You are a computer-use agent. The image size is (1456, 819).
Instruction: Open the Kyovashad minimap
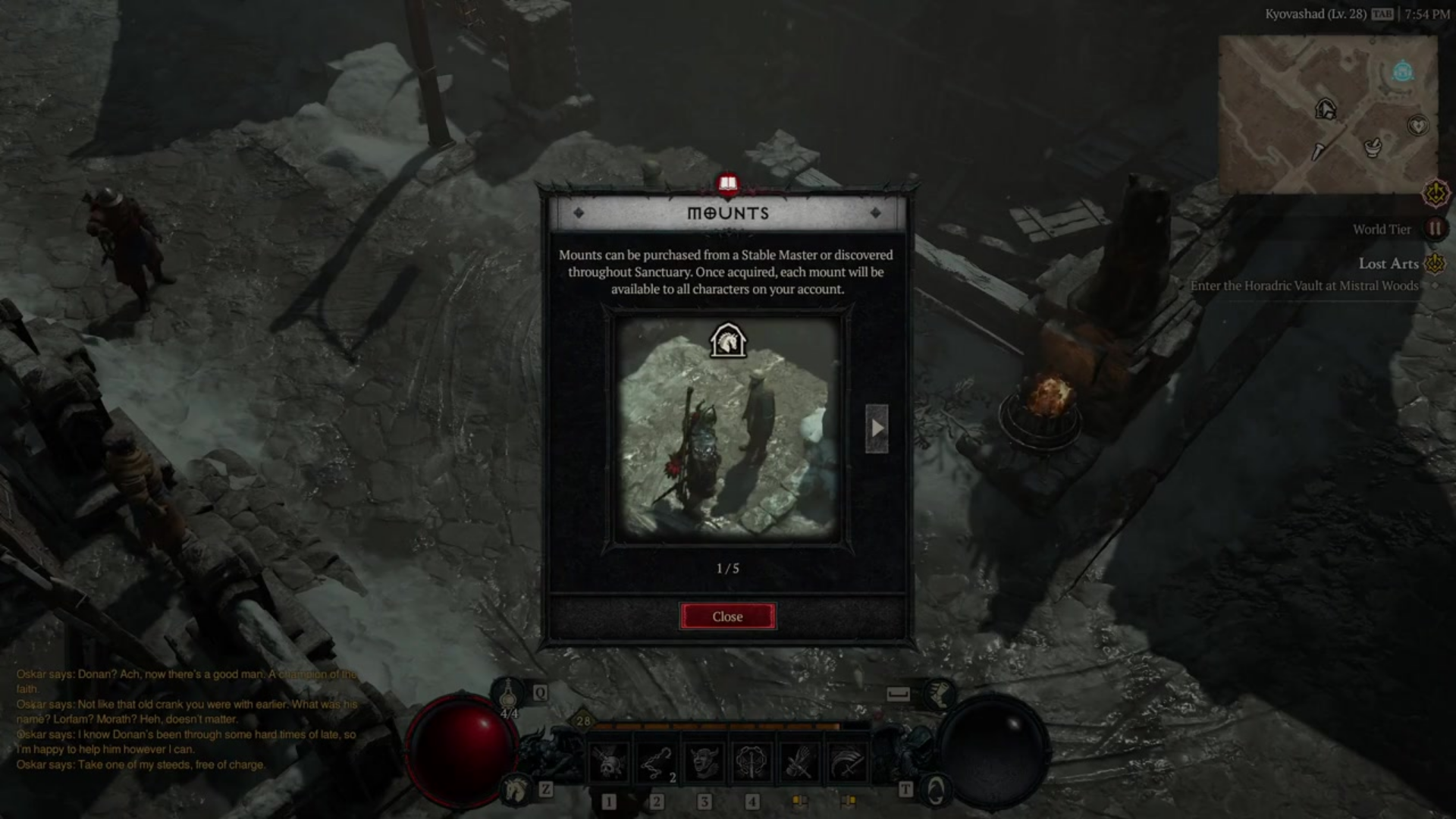(x=1327, y=114)
